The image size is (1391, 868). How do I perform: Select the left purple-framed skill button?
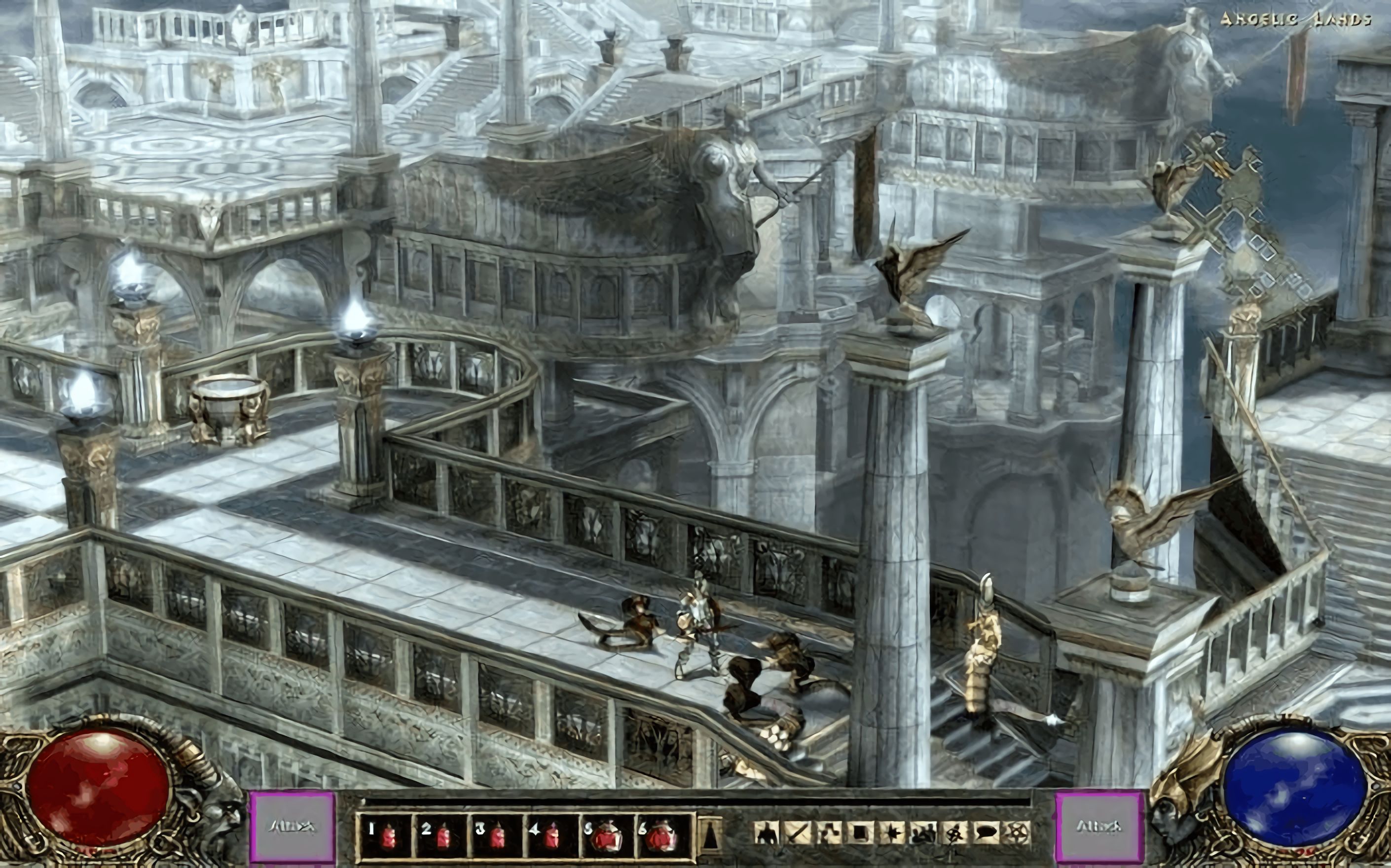292,827
